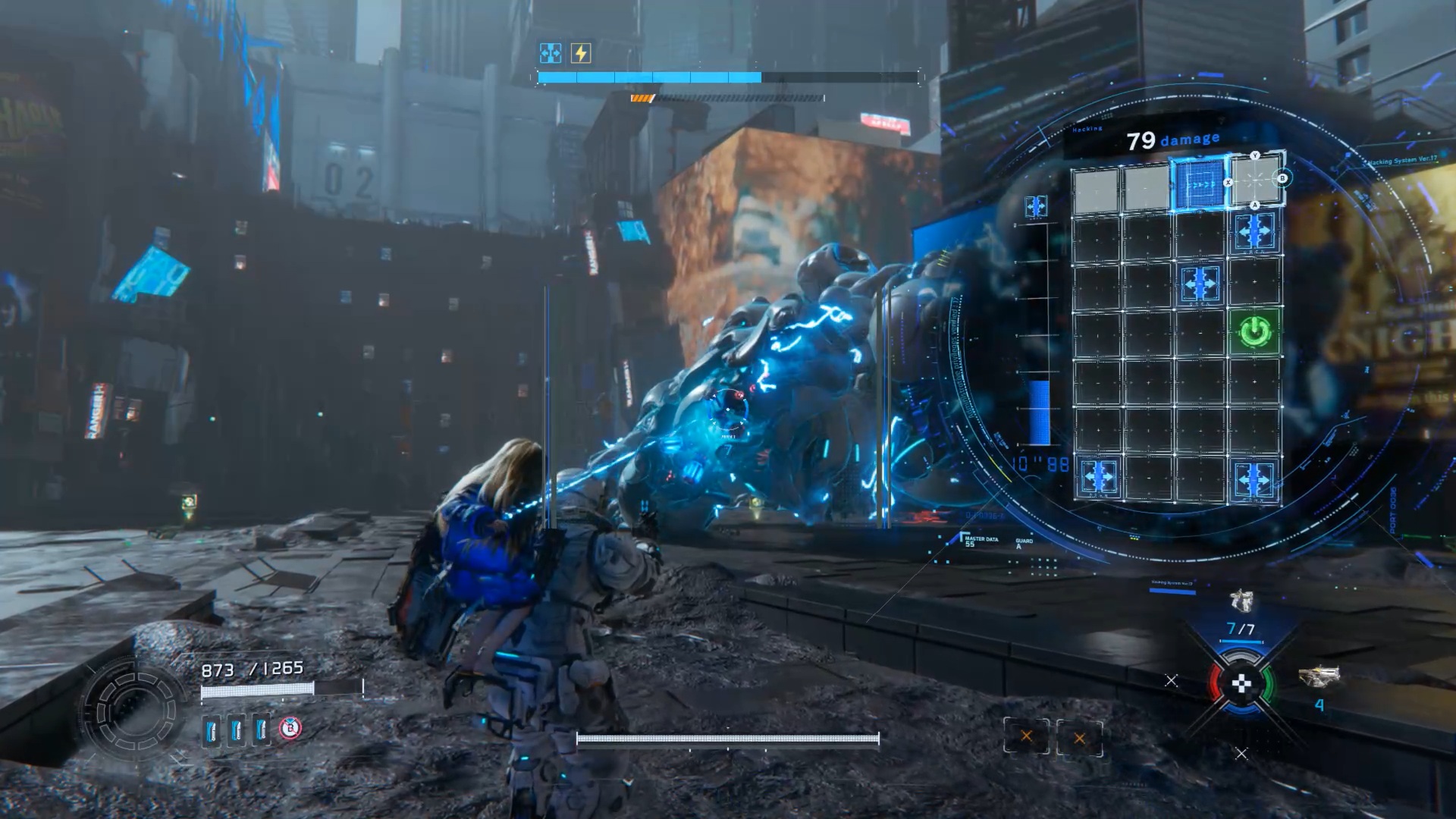Select the highlighted blue tile in hacking grid
This screenshot has width=1456, height=819.
coord(1198,184)
